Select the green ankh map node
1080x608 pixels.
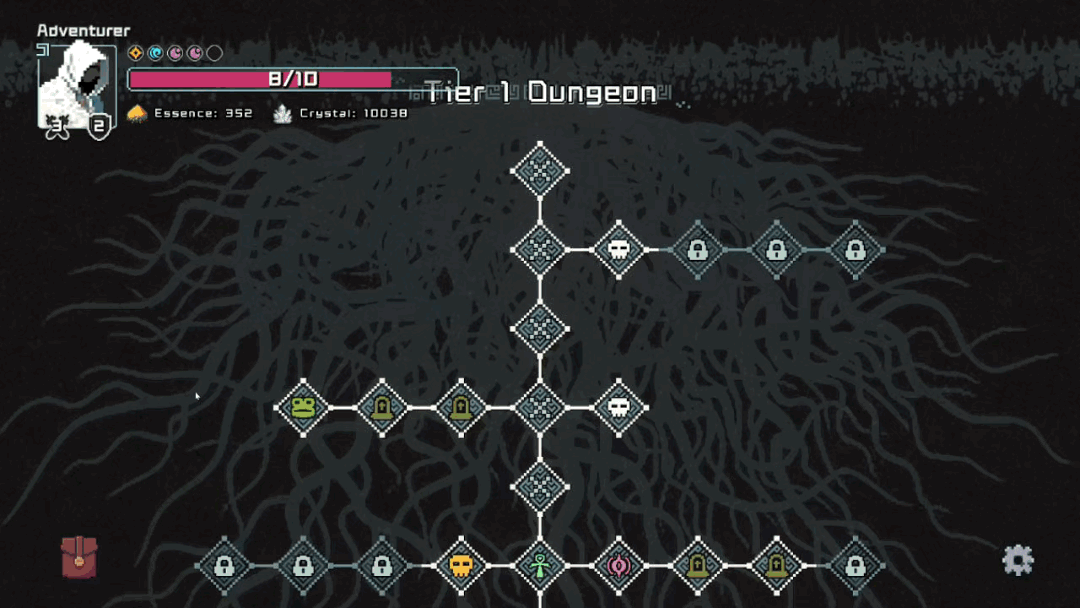[540, 566]
